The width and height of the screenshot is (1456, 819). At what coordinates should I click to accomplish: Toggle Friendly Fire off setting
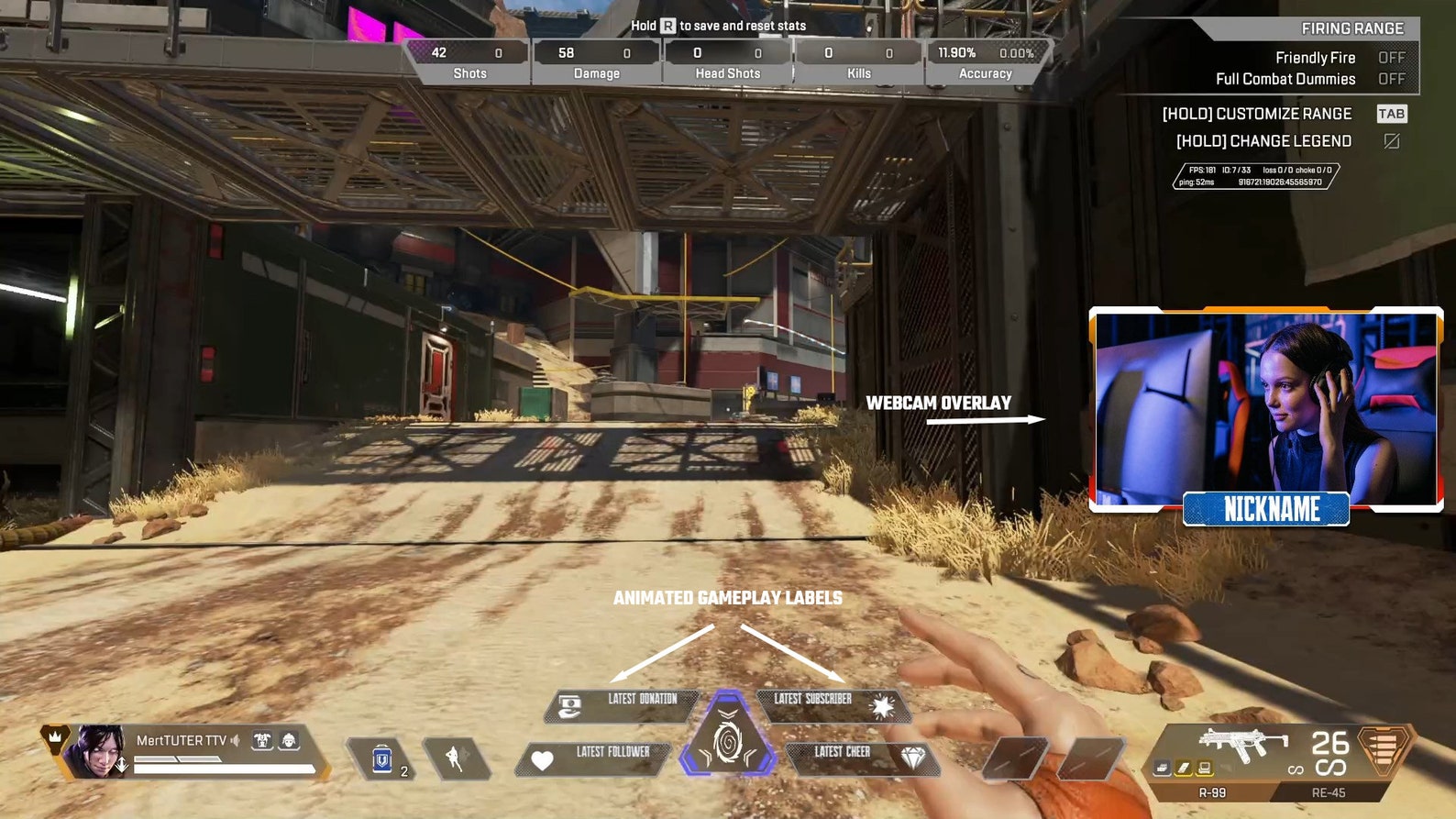point(1393,57)
